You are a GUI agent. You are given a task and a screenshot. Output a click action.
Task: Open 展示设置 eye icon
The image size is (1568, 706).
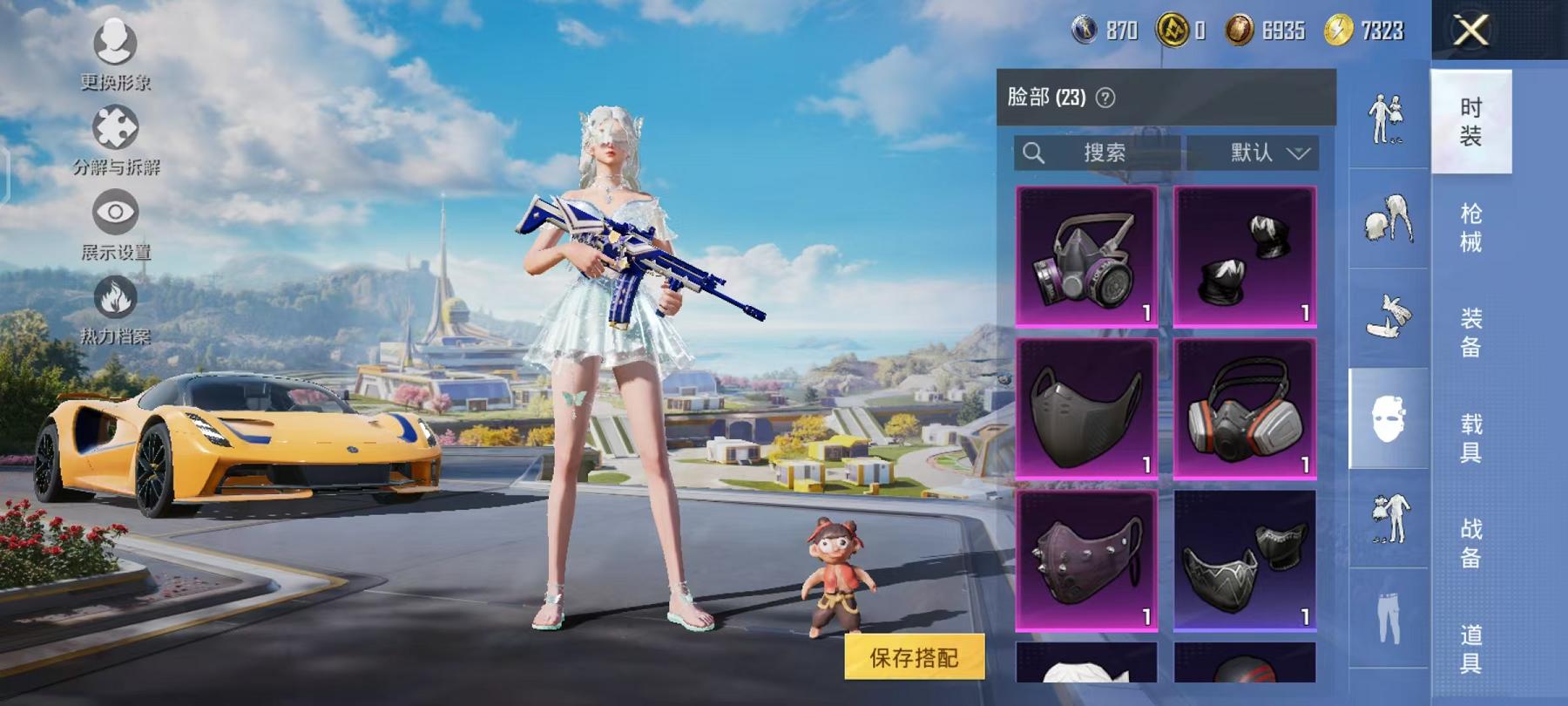point(113,214)
